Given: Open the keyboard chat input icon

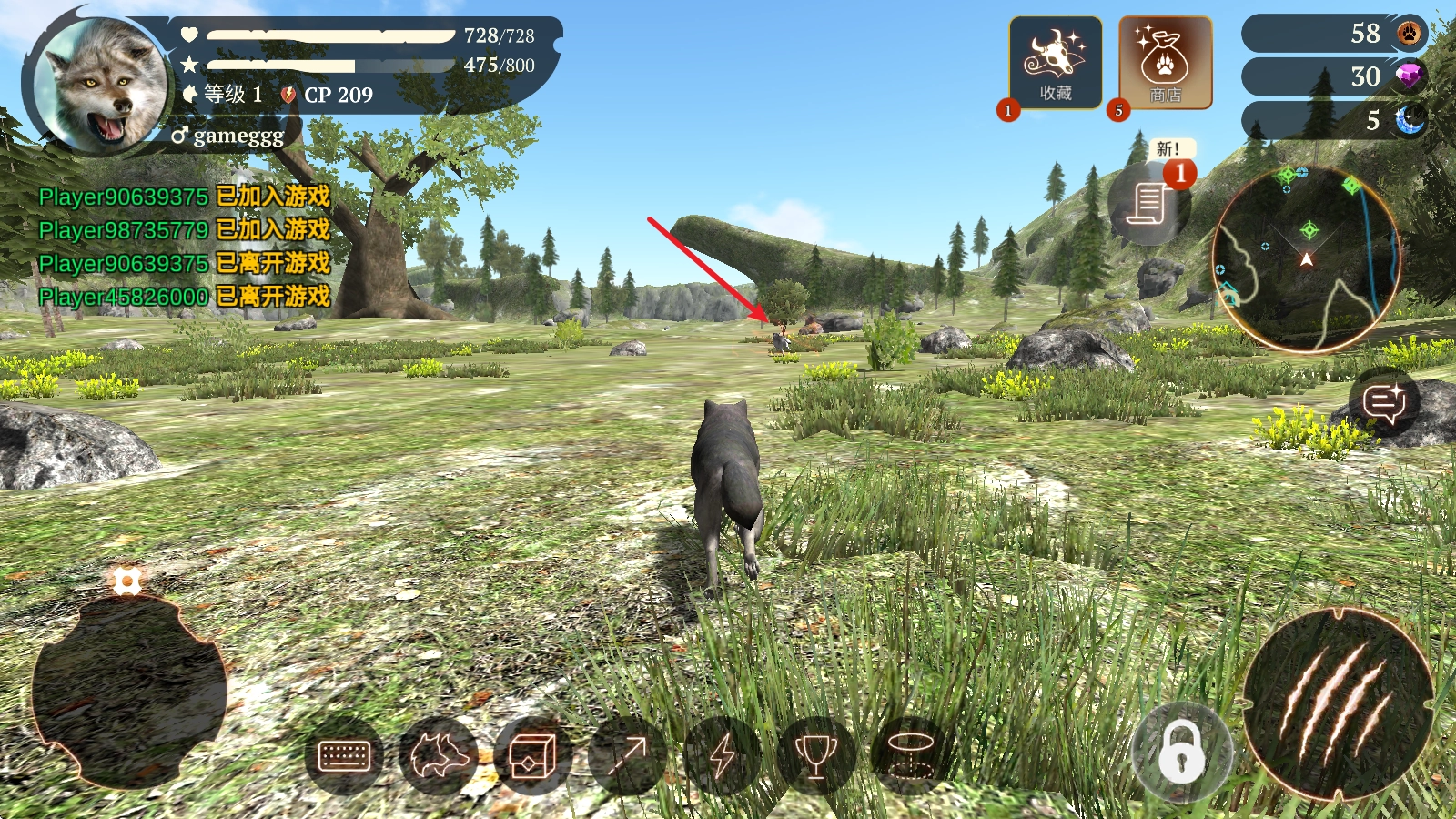Looking at the screenshot, I should 344,755.
